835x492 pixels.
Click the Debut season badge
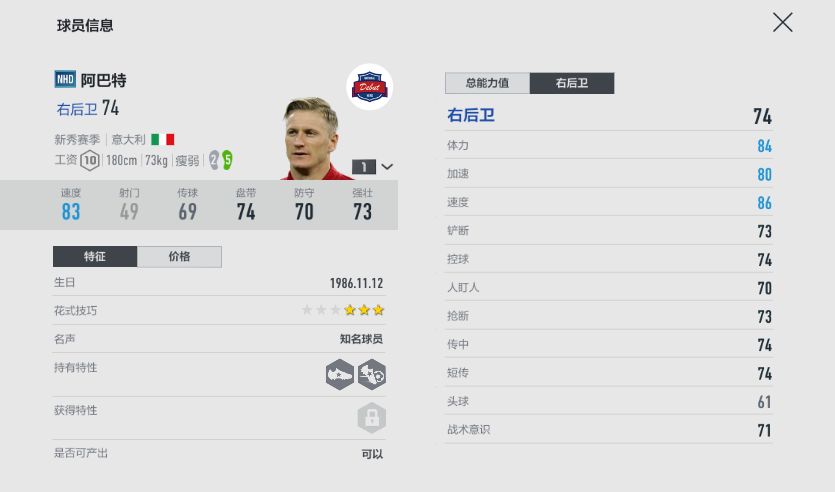click(368, 89)
